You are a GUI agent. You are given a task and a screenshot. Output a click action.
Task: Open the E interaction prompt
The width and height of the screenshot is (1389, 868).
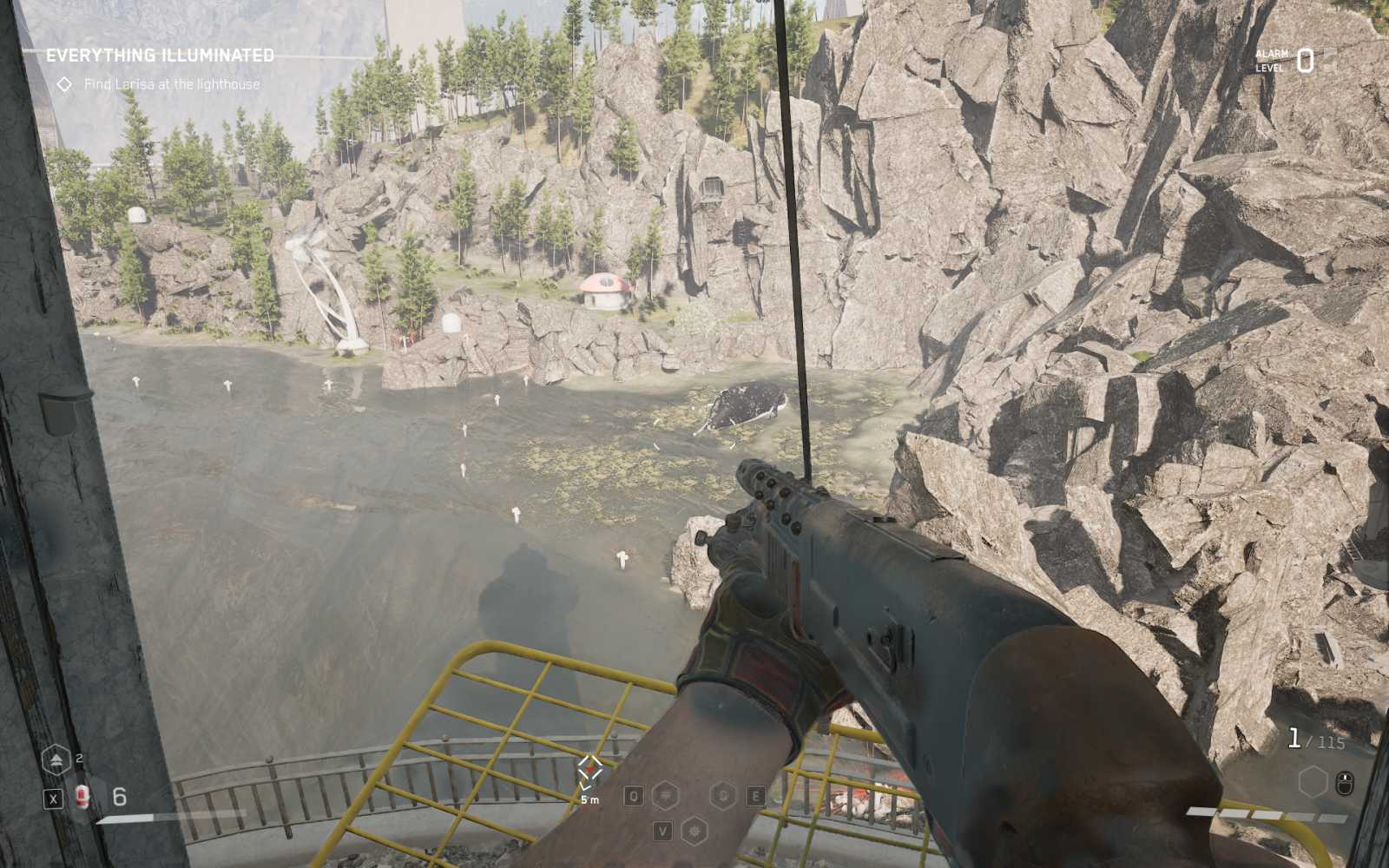757,793
